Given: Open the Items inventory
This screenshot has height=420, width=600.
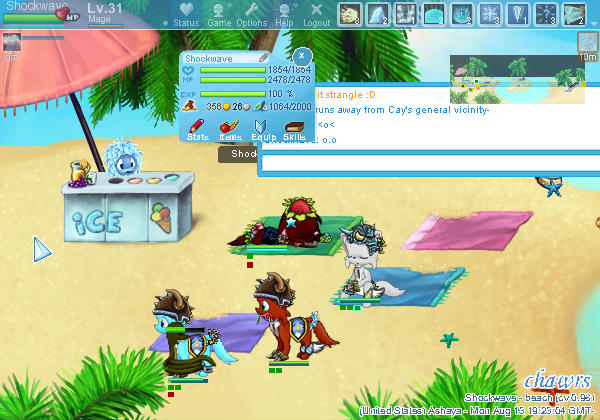Looking at the screenshot, I should pyautogui.click(x=229, y=130).
